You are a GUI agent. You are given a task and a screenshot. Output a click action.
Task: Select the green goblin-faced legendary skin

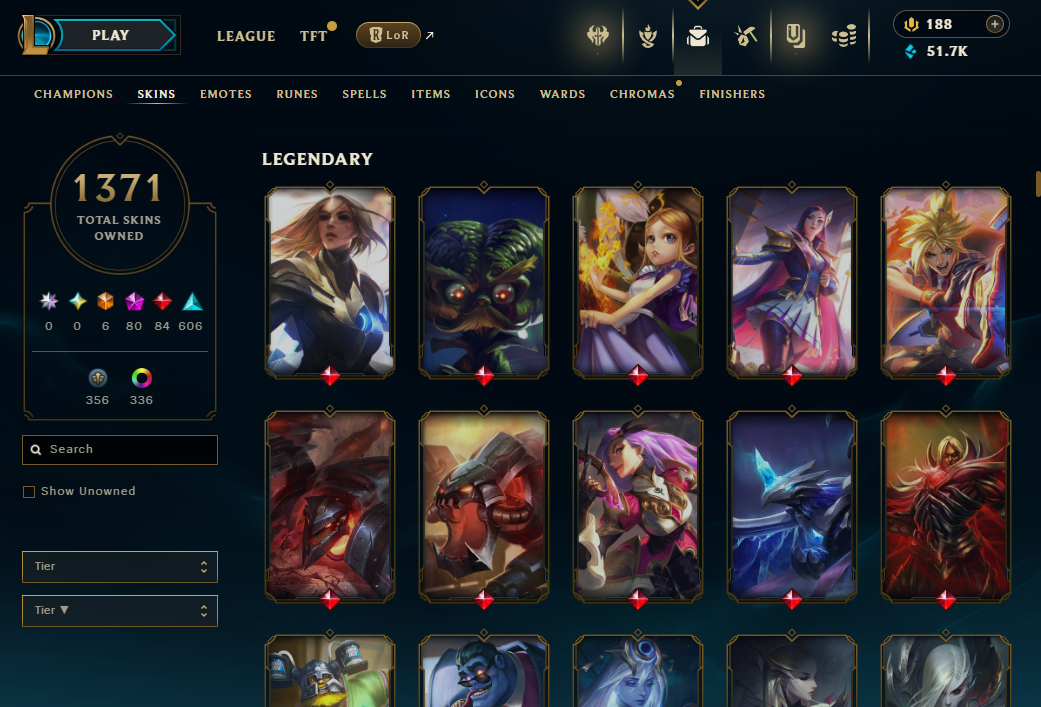pyautogui.click(x=484, y=281)
